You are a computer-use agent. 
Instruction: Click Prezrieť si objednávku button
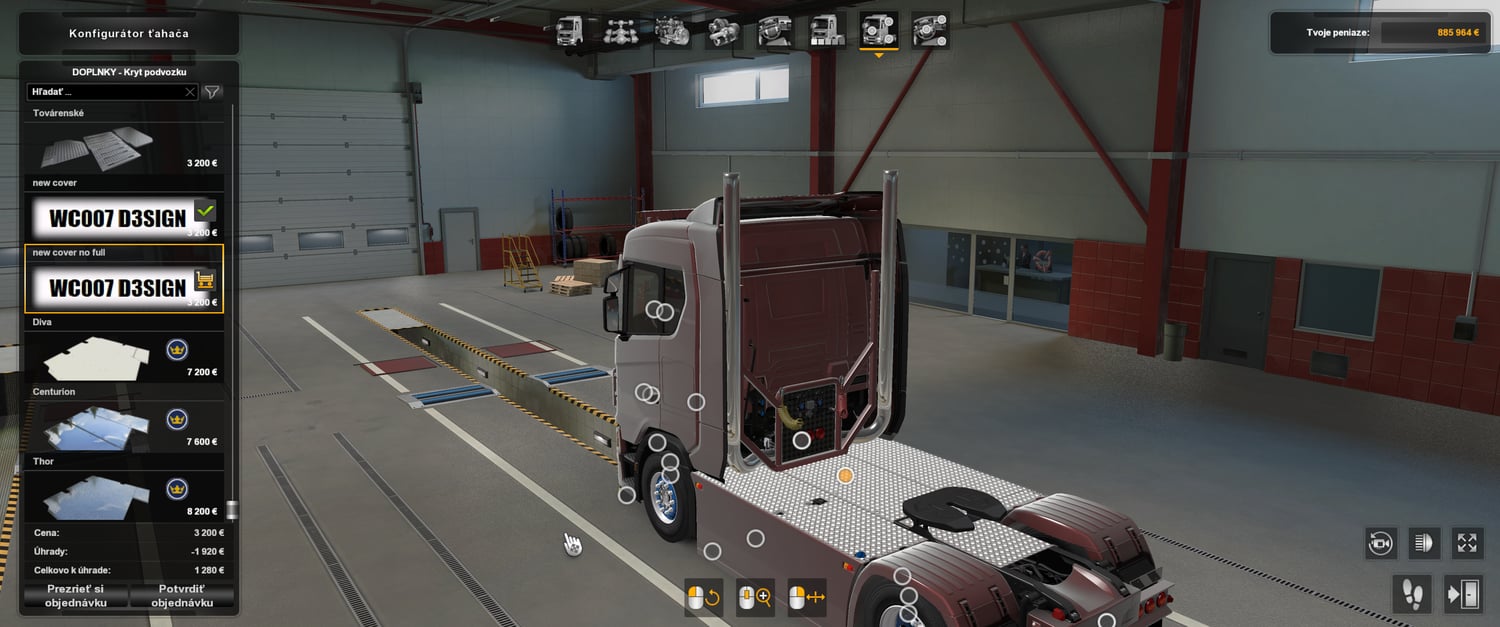click(x=75, y=596)
